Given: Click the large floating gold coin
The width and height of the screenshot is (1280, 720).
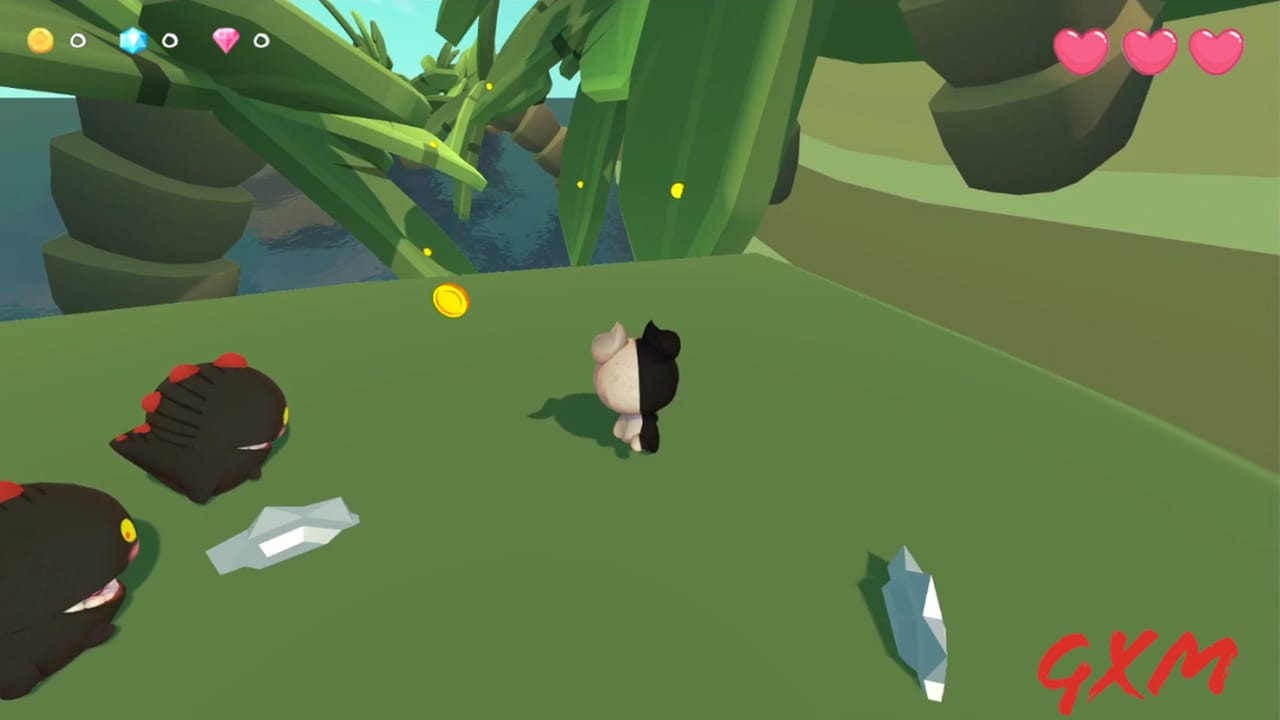Looking at the screenshot, I should coord(449,302).
